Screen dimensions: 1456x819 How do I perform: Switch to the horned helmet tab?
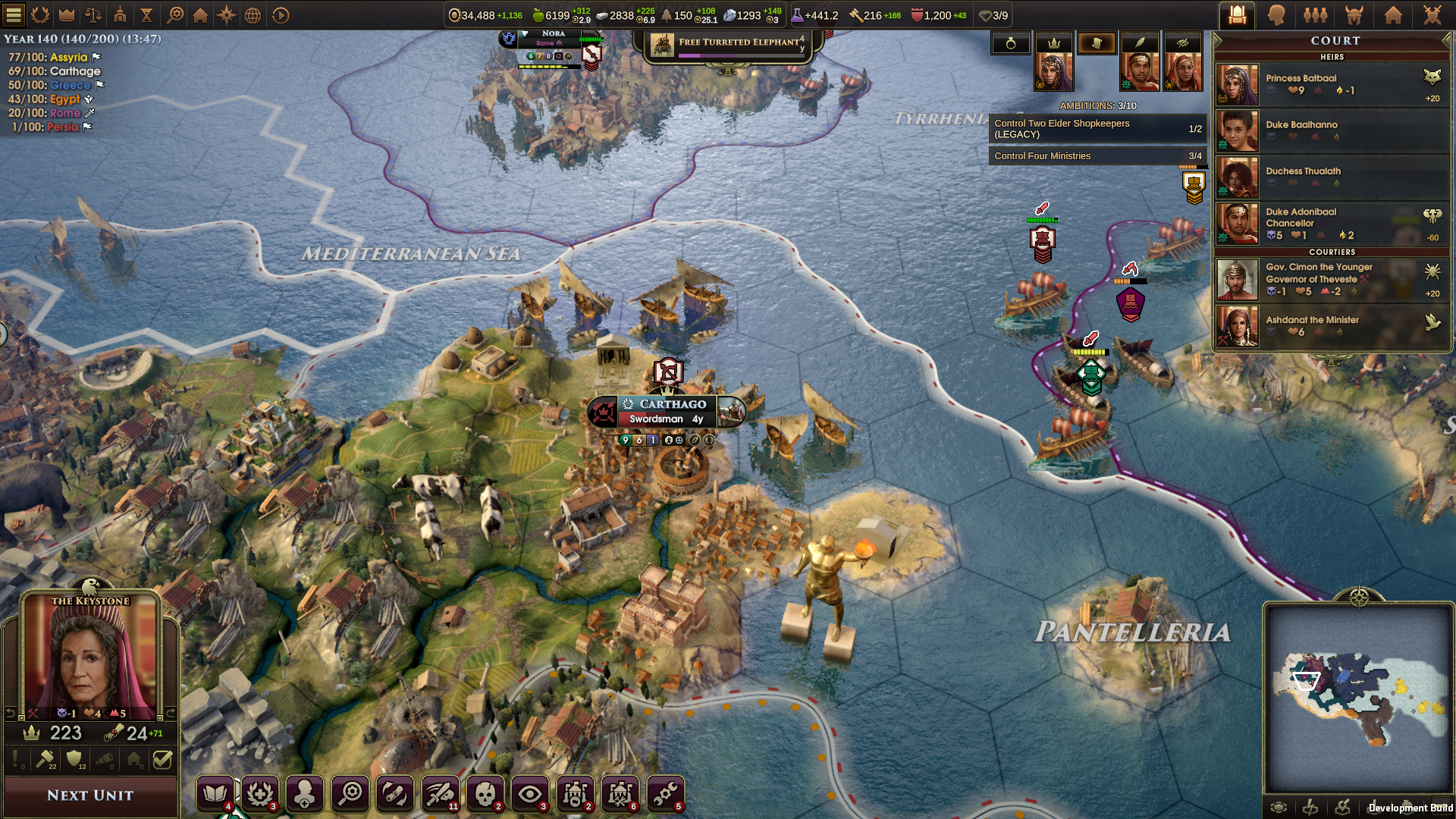(x=1354, y=14)
